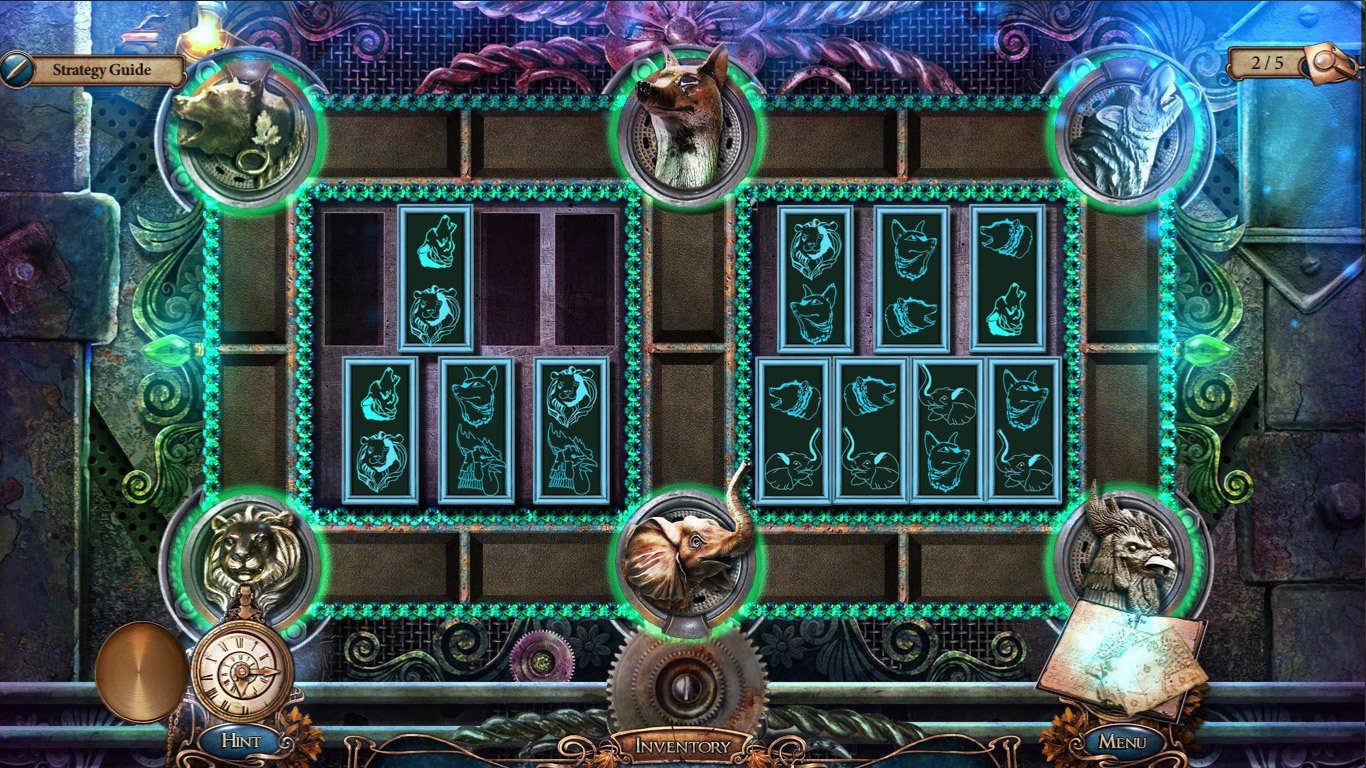Image resolution: width=1366 pixels, height=768 pixels.
Task: Open the Inventory
Action: (685, 745)
